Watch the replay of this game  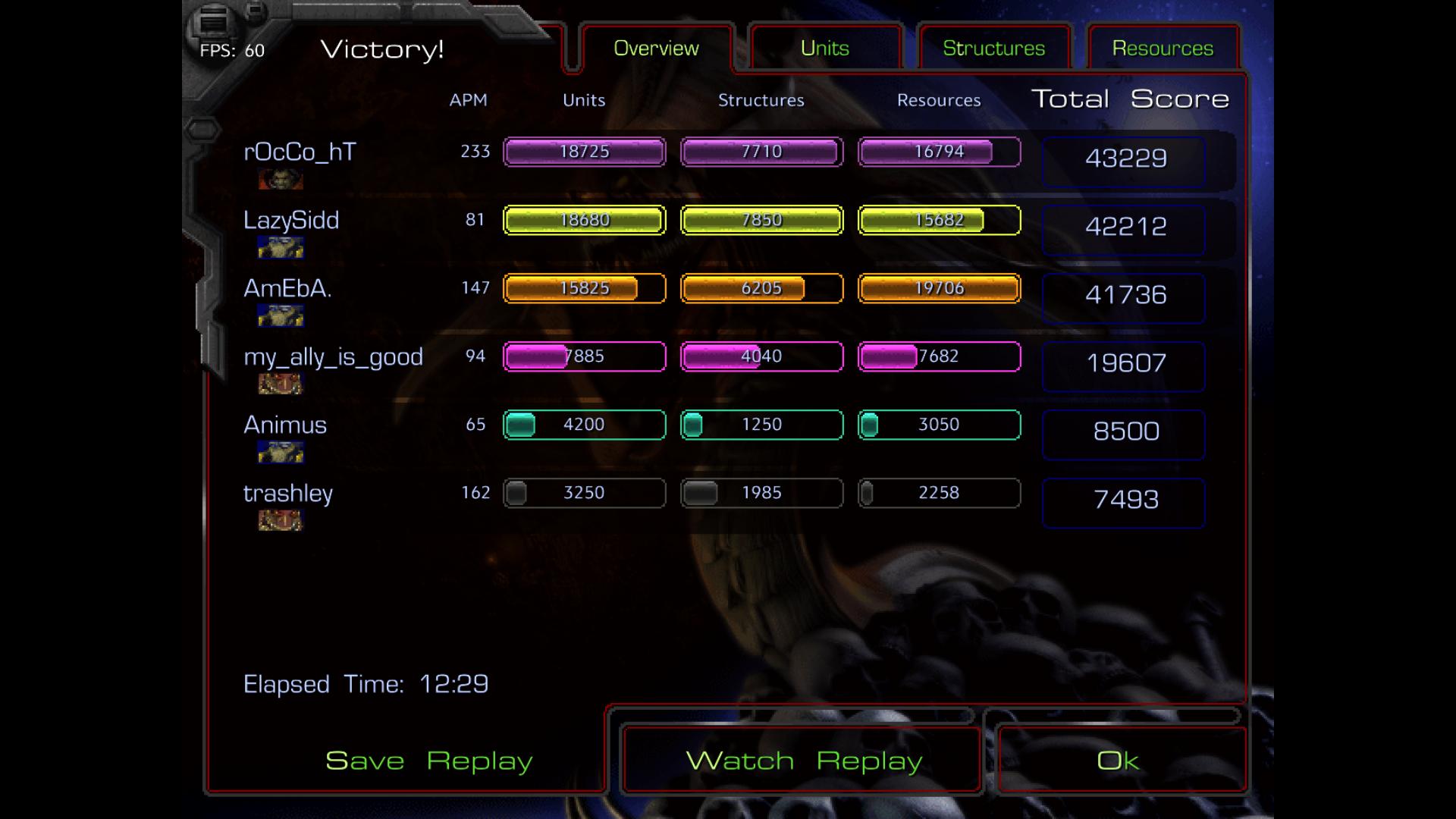[x=803, y=761]
